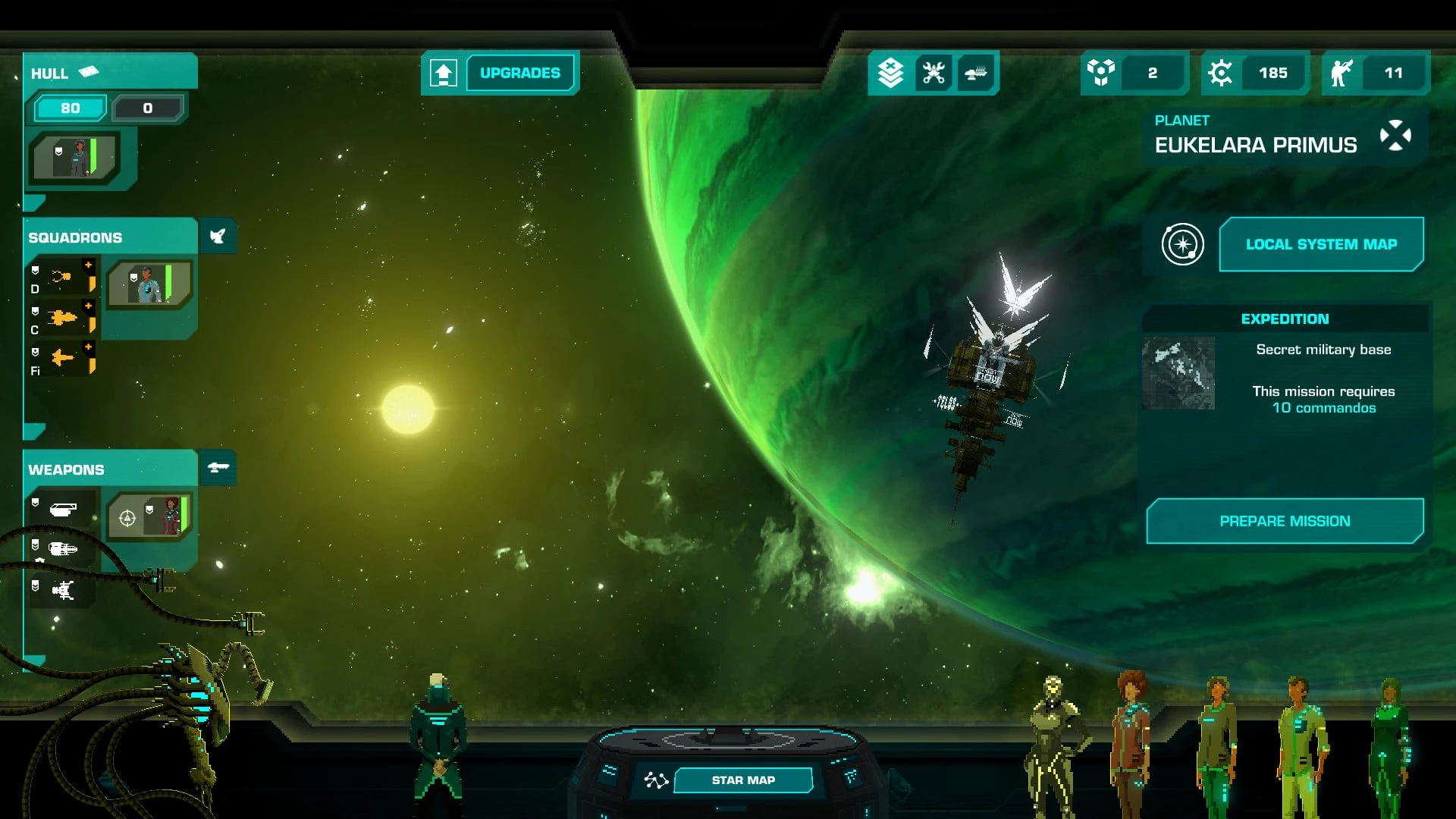Select the third weapon turret slot
The image size is (1456, 819).
point(64,590)
